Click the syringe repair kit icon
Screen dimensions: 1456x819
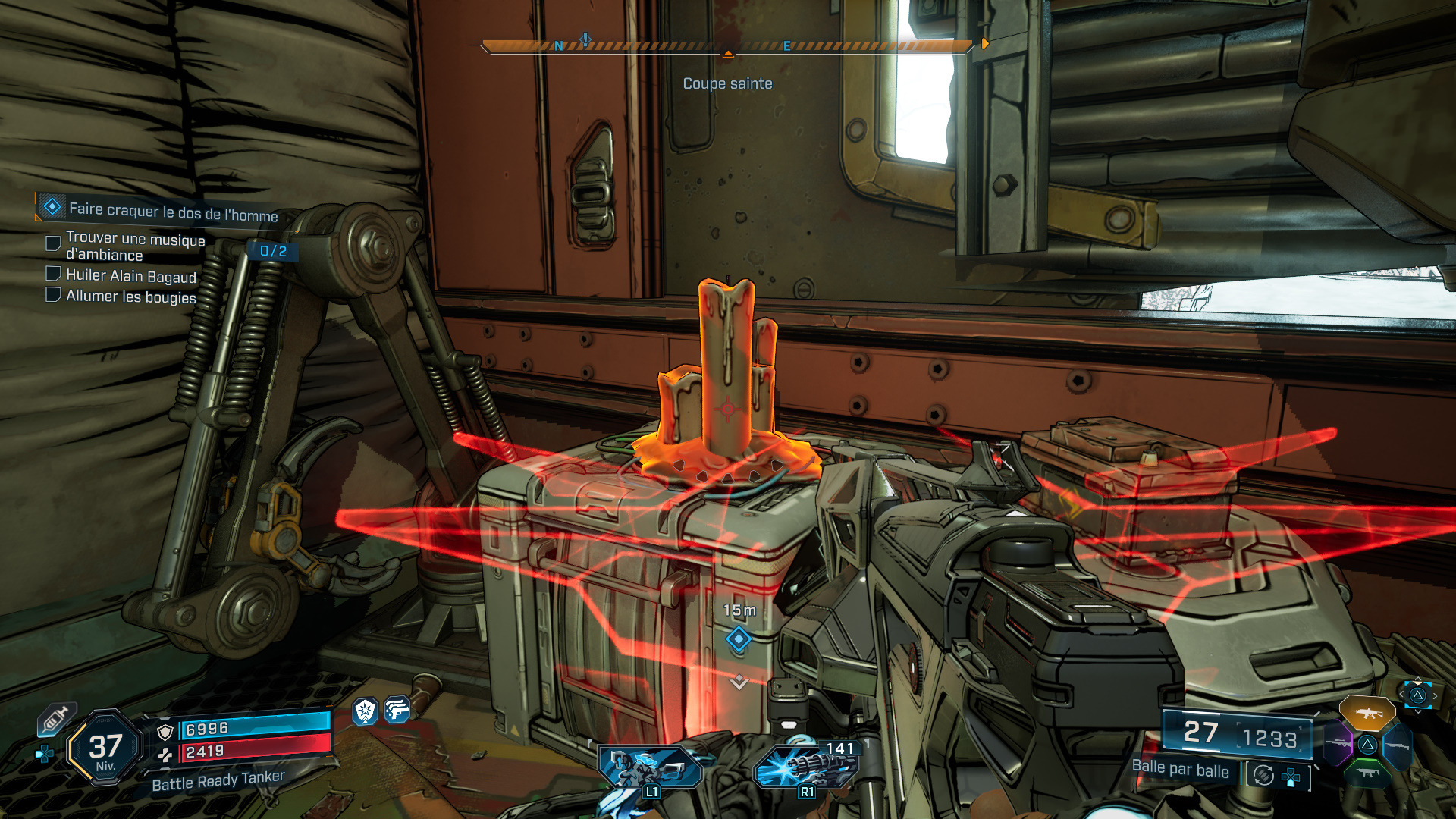point(56,719)
